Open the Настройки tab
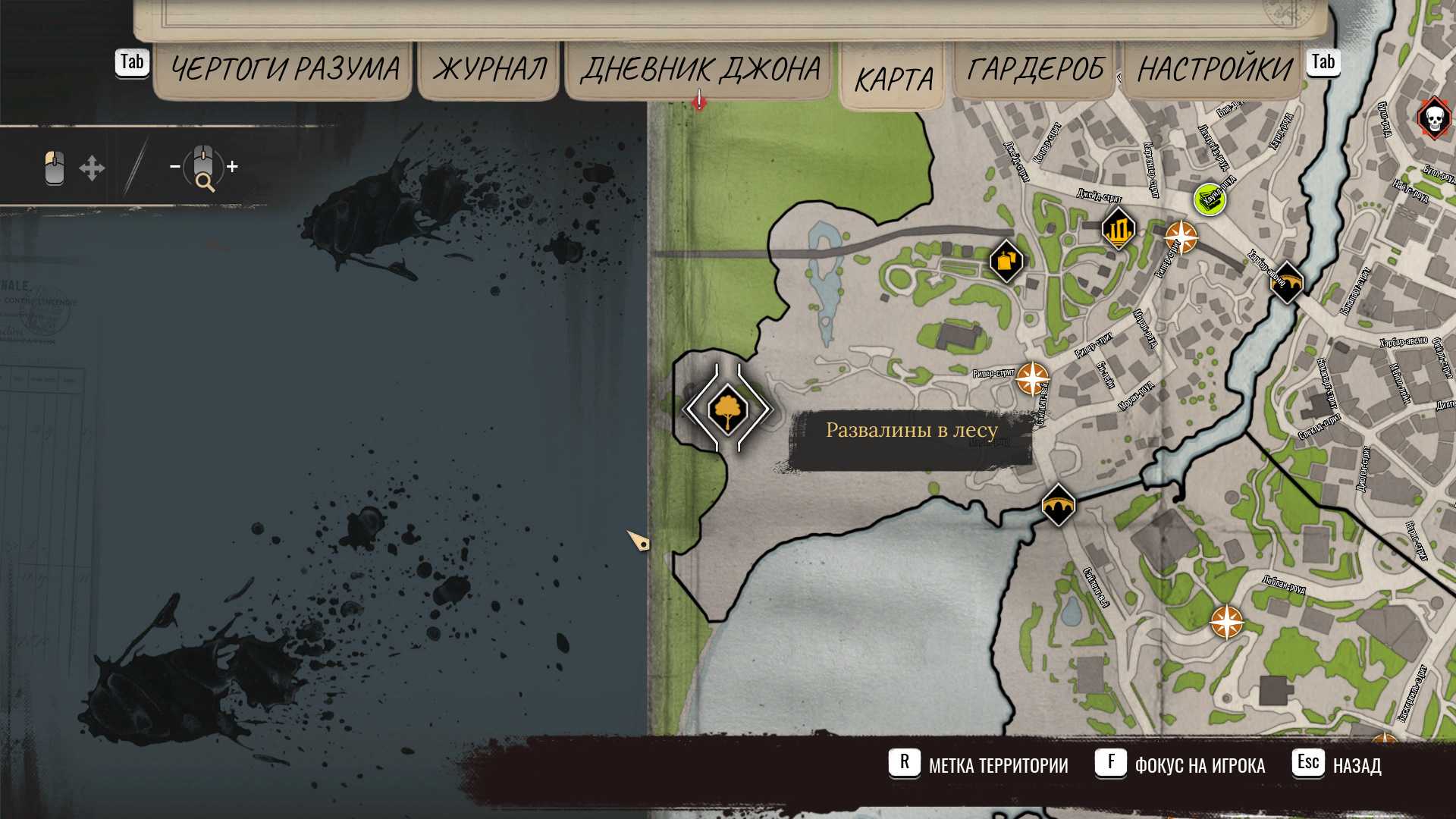 tap(1214, 70)
